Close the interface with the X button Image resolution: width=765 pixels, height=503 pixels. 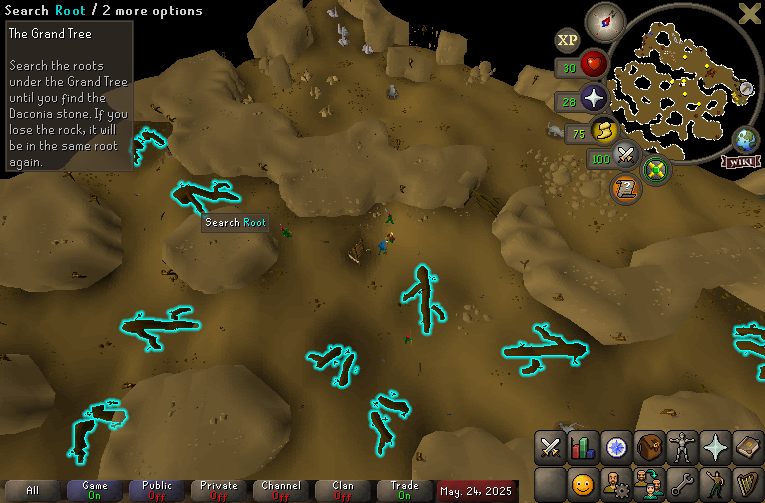pos(749,13)
